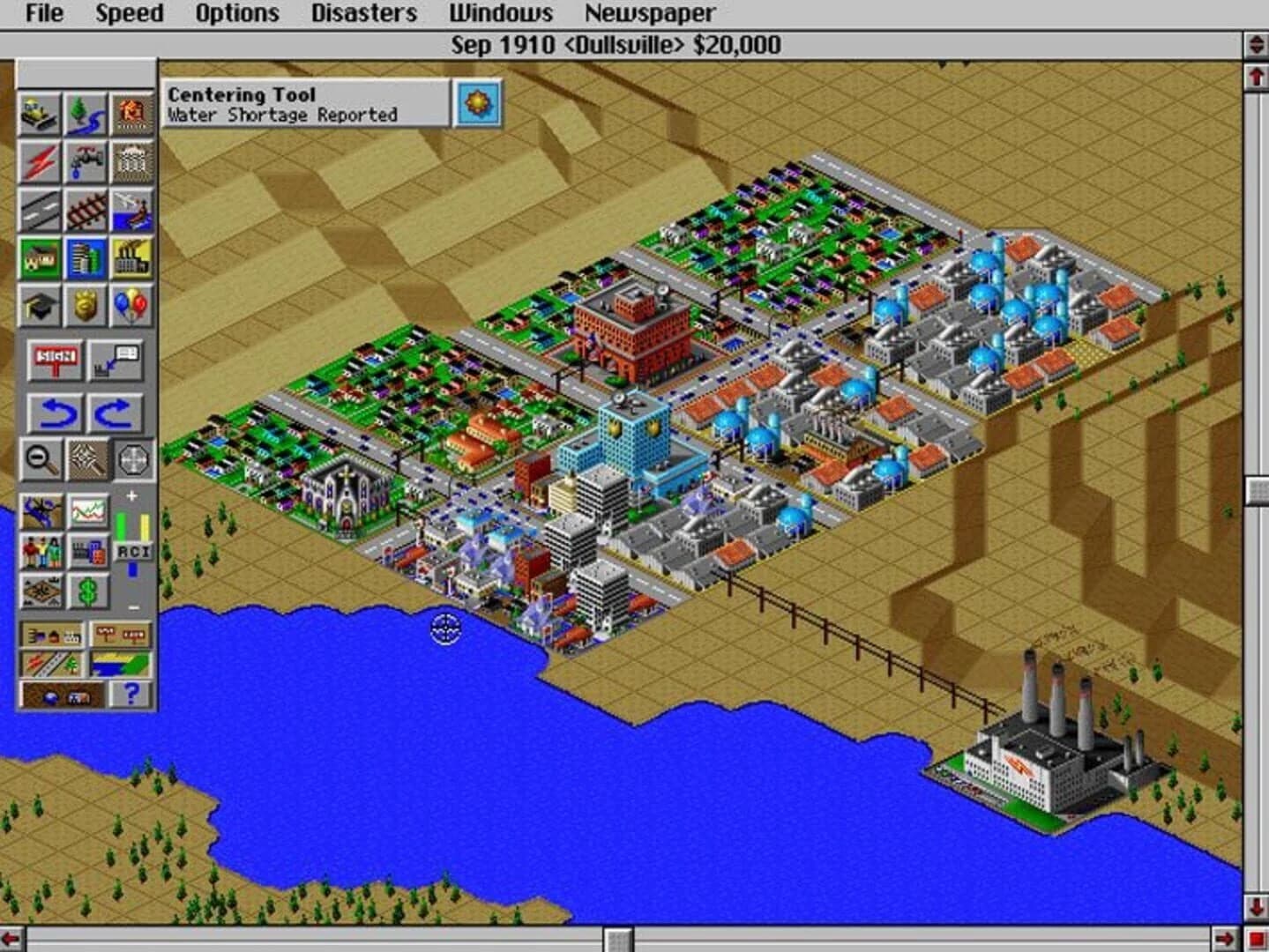Screen dimensions: 1269x952
Task: Open the Windows menu
Action: [501, 13]
